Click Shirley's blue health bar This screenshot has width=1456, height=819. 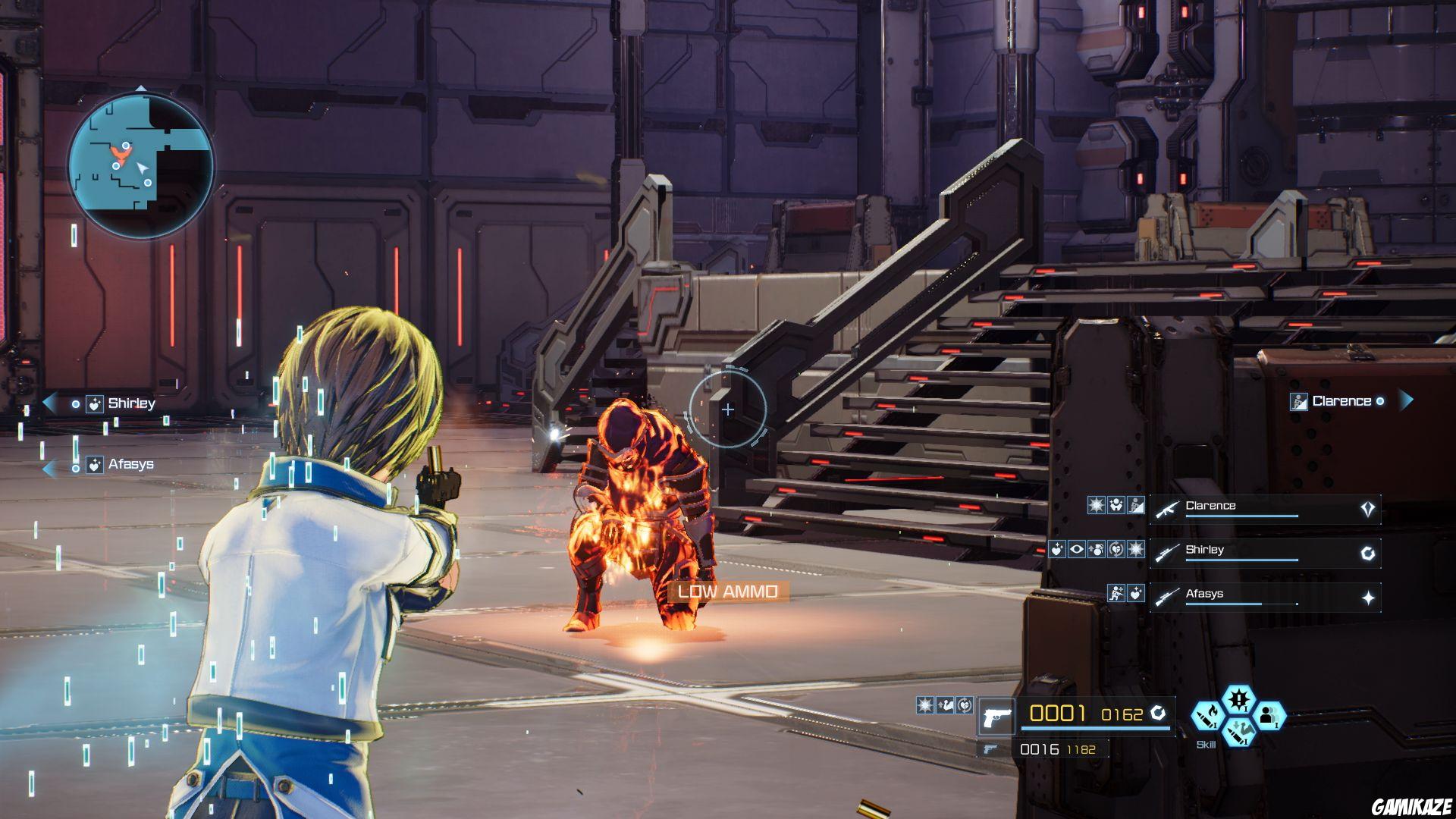point(1242,560)
